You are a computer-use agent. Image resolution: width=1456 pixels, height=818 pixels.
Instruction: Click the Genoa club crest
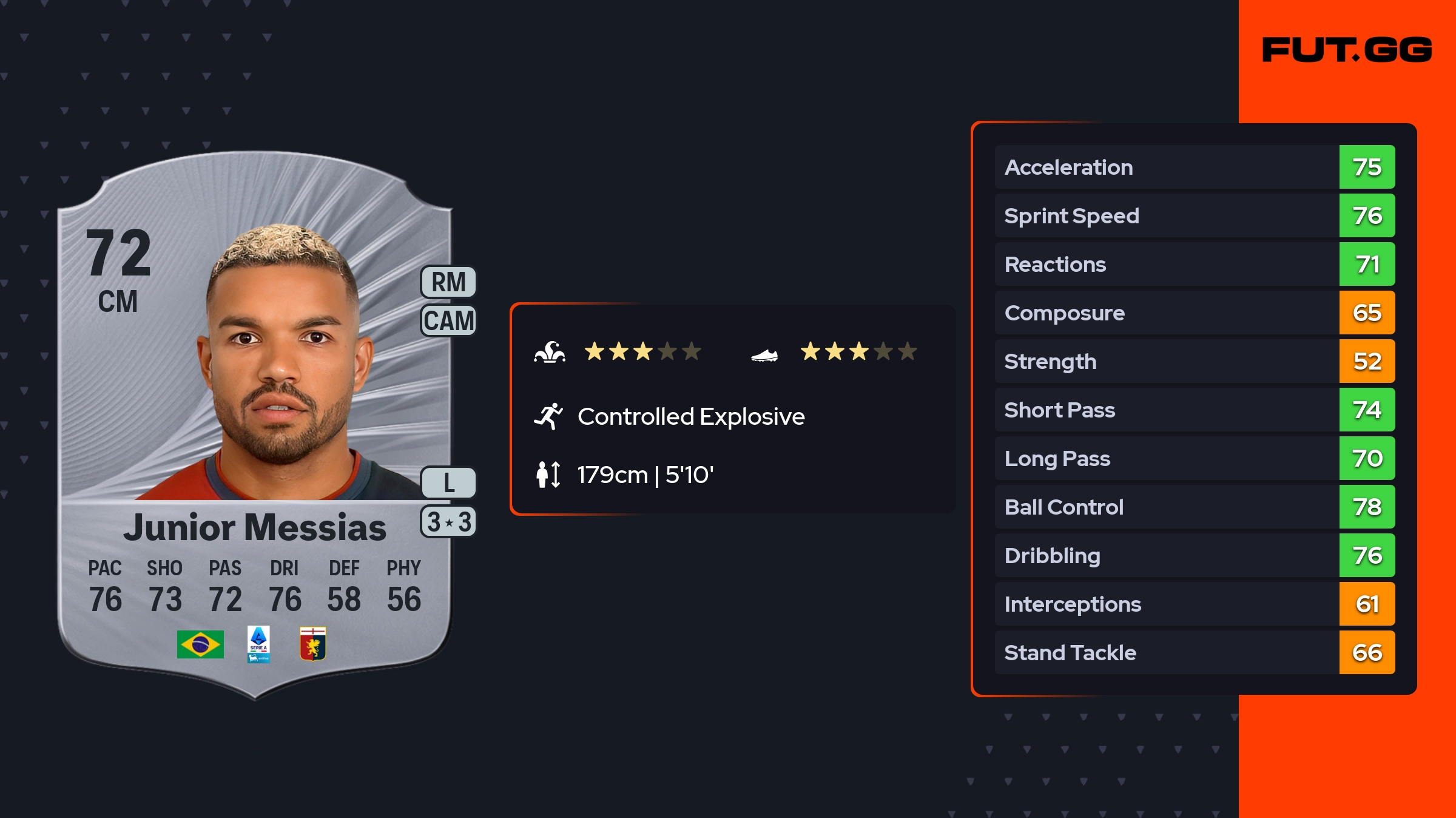313,644
